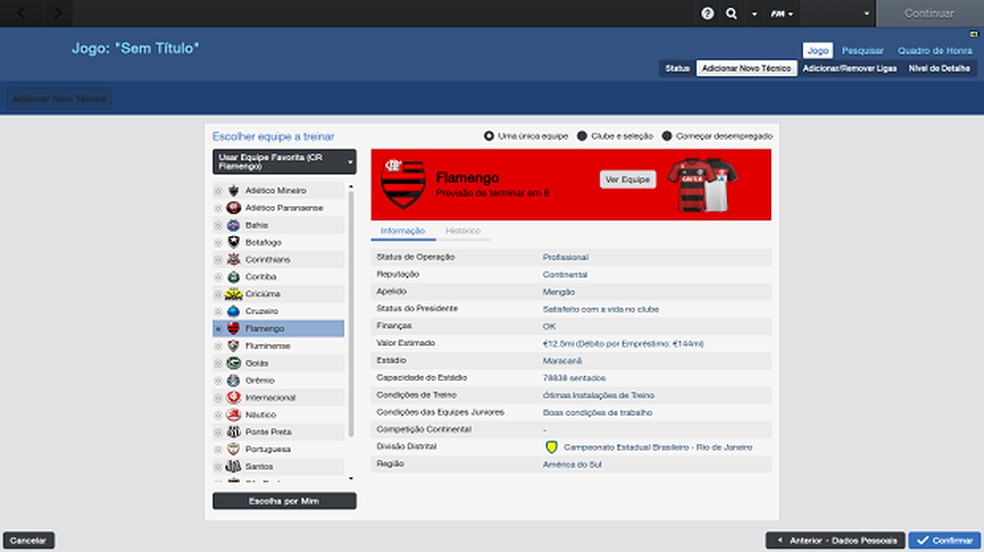The image size is (984, 552).
Task: Select Botafogo from the team list
Action: pos(263,242)
